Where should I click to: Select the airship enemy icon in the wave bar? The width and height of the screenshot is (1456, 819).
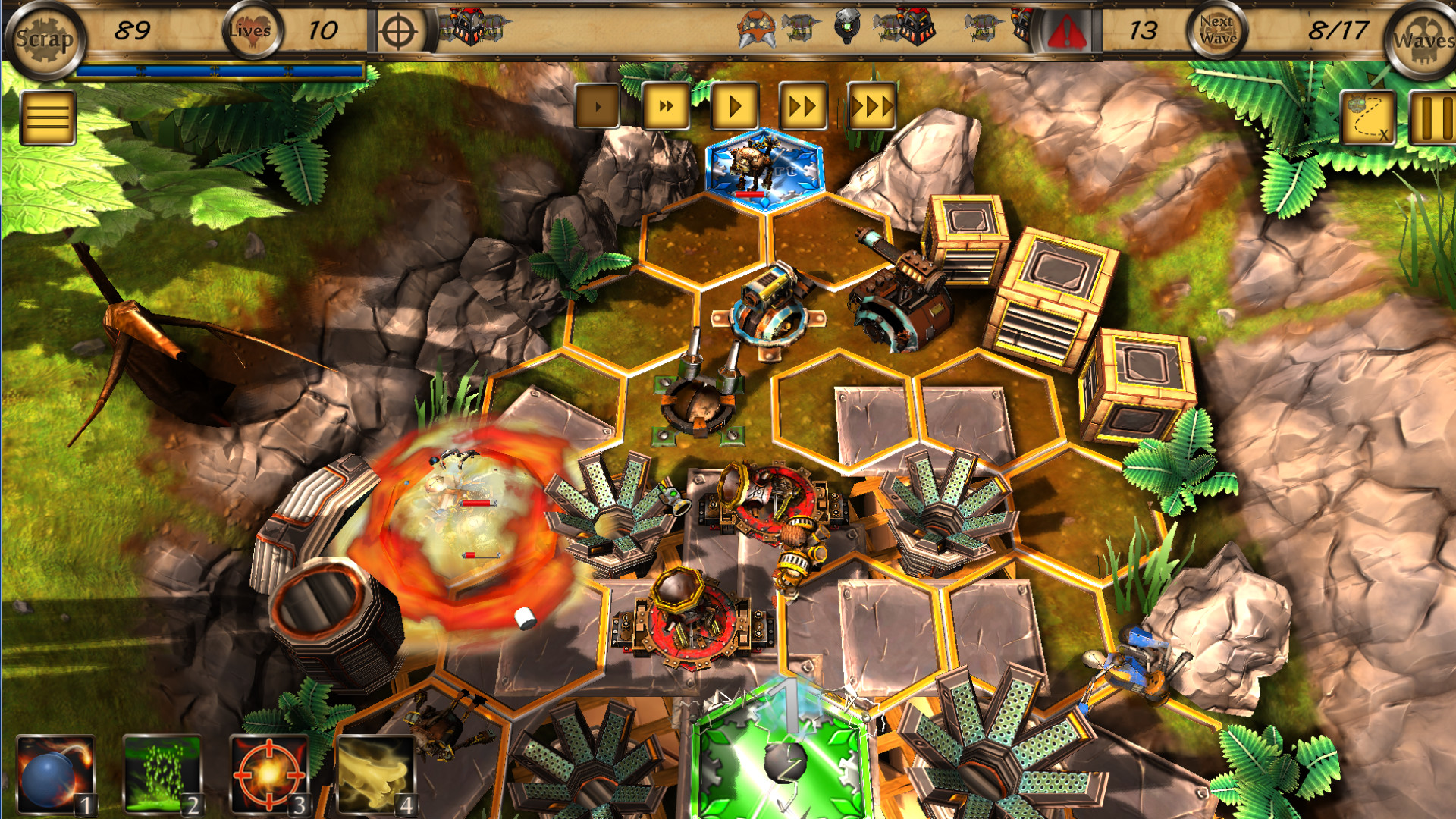(800, 27)
